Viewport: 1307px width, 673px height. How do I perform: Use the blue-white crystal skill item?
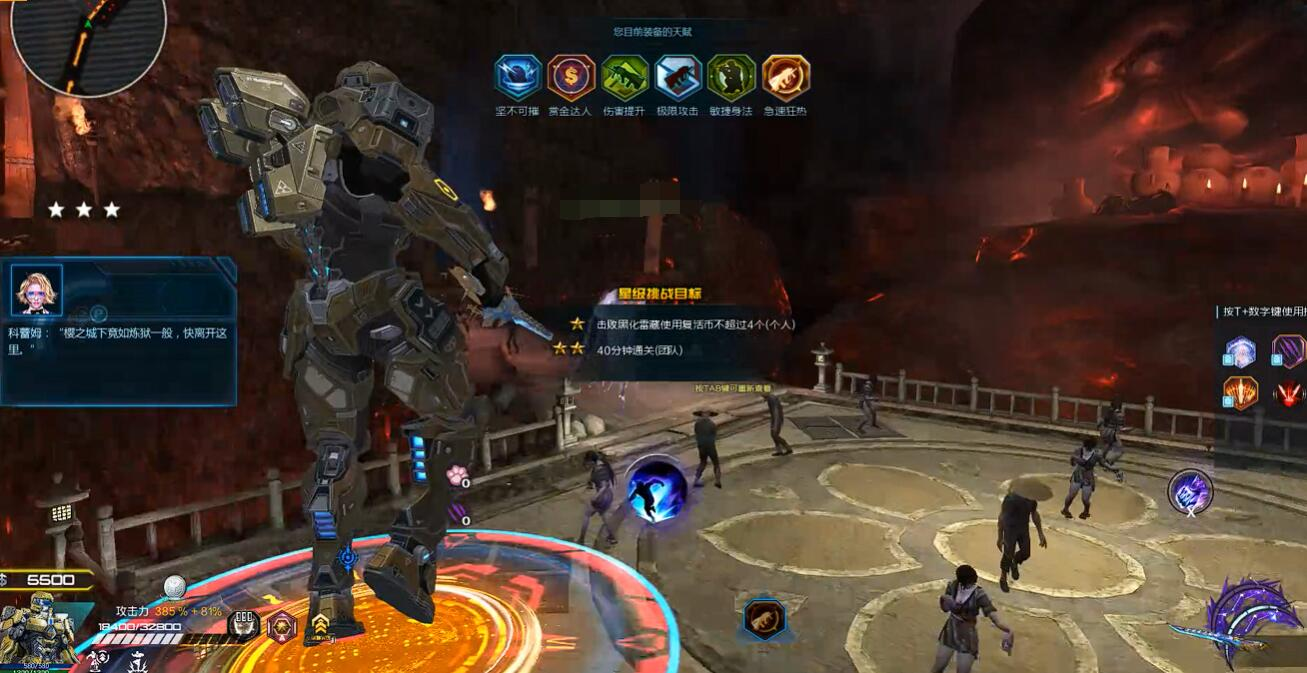[x=1241, y=352]
